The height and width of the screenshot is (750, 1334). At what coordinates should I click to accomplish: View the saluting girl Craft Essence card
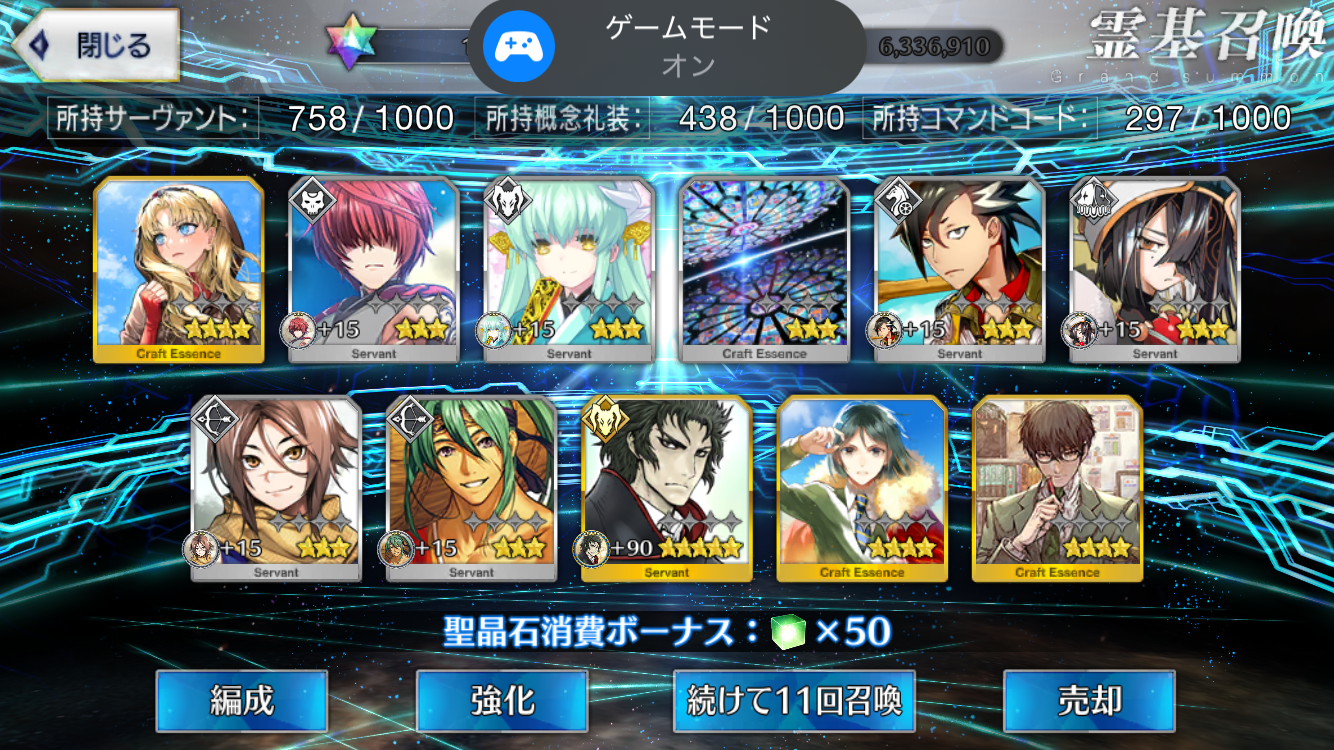pyautogui.click(x=862, y=487)
